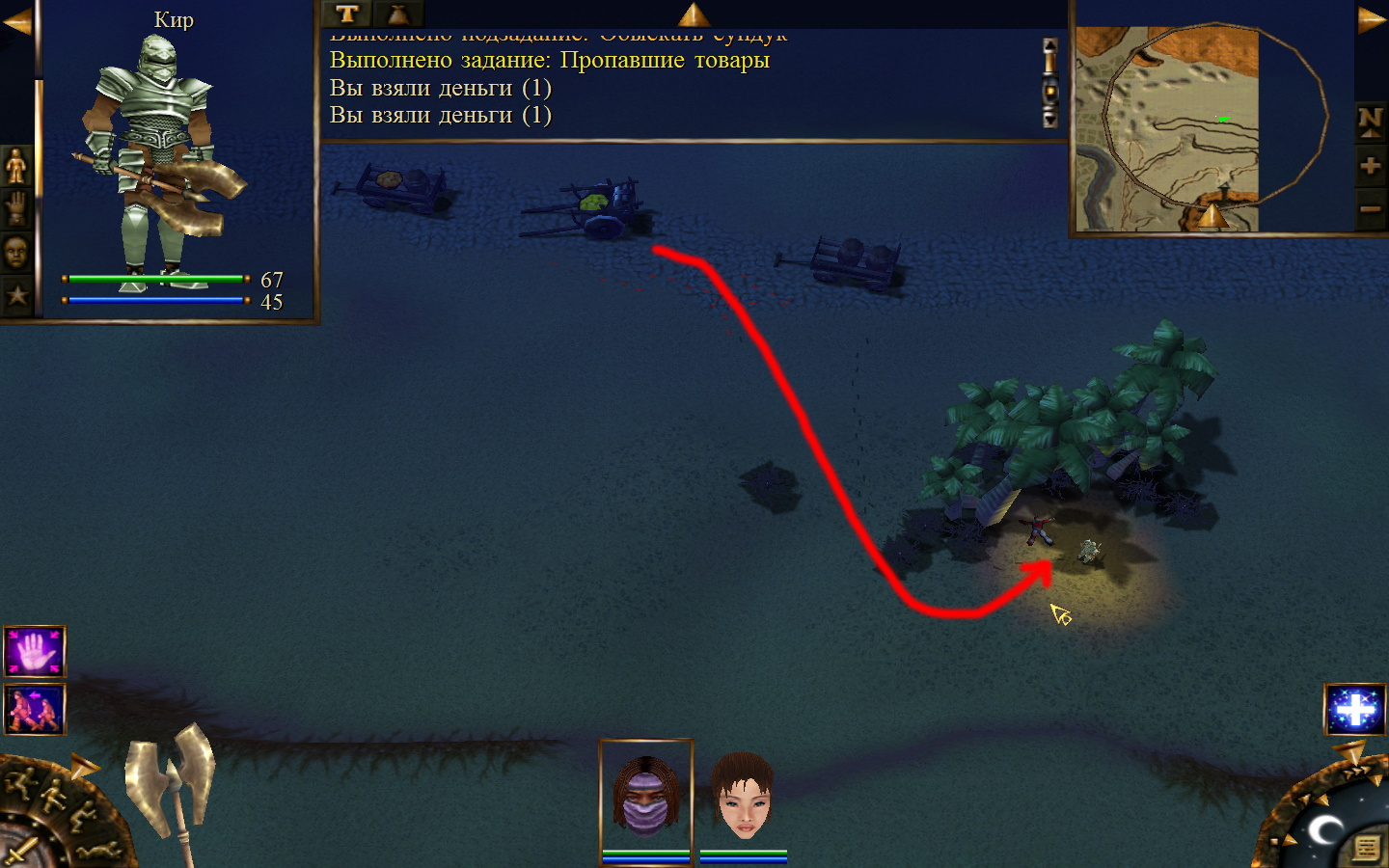Open the text log tab marked T
This screenshot has width=1389, height=868.
pyautogui.click(x=347, y=14)
